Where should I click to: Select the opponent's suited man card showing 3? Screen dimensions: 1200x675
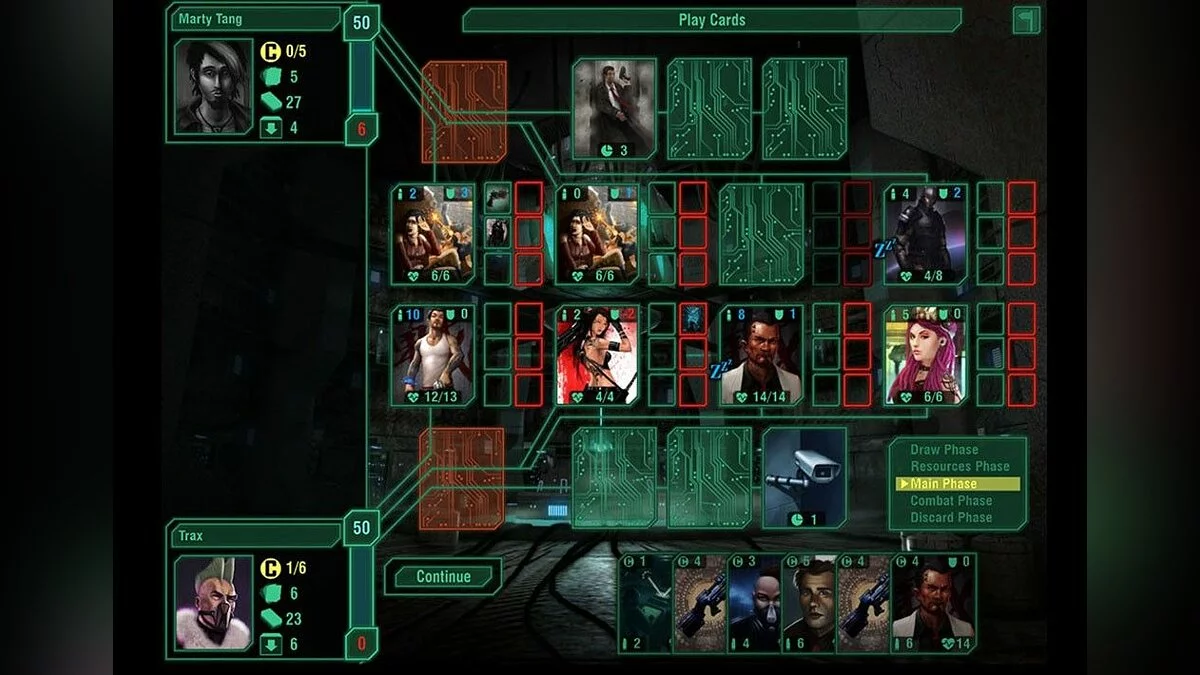point(614,108)
